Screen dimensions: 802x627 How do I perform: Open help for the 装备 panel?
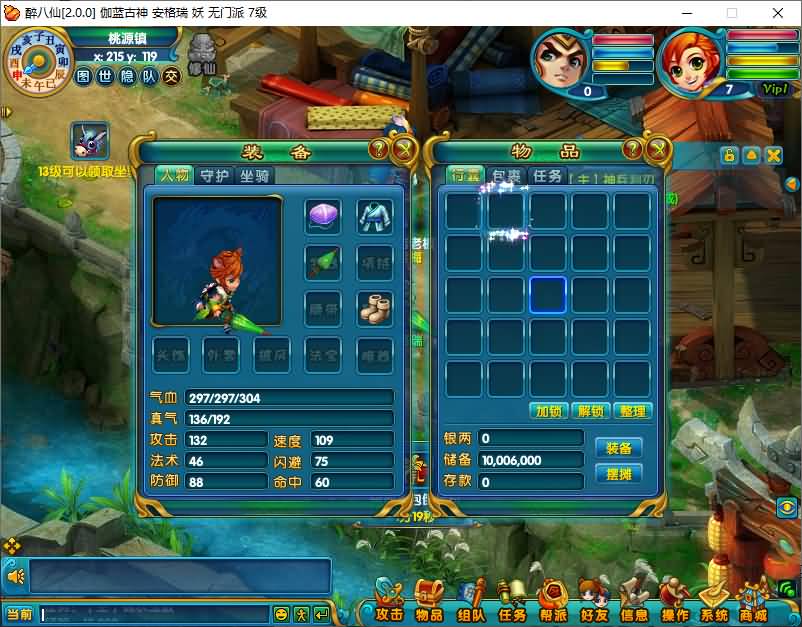pos(379,150)
